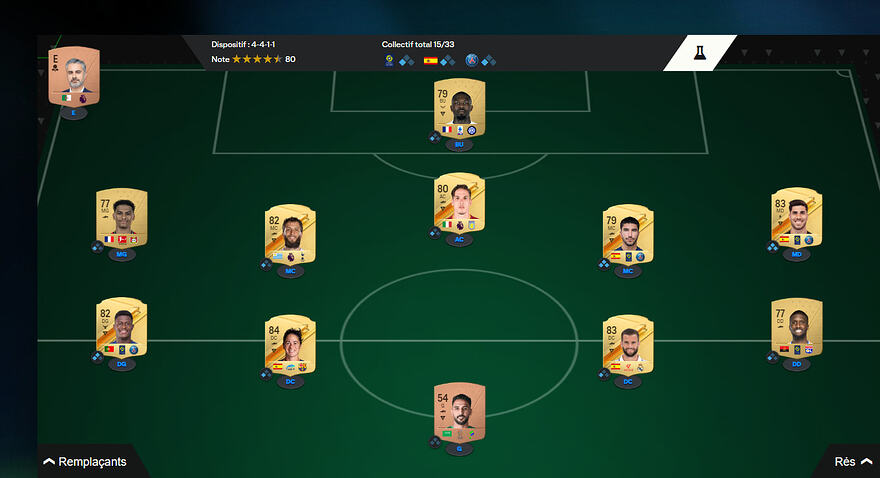Screen dimensions: 880x478
Task: Open the manager card
Action: coord(74,76)
